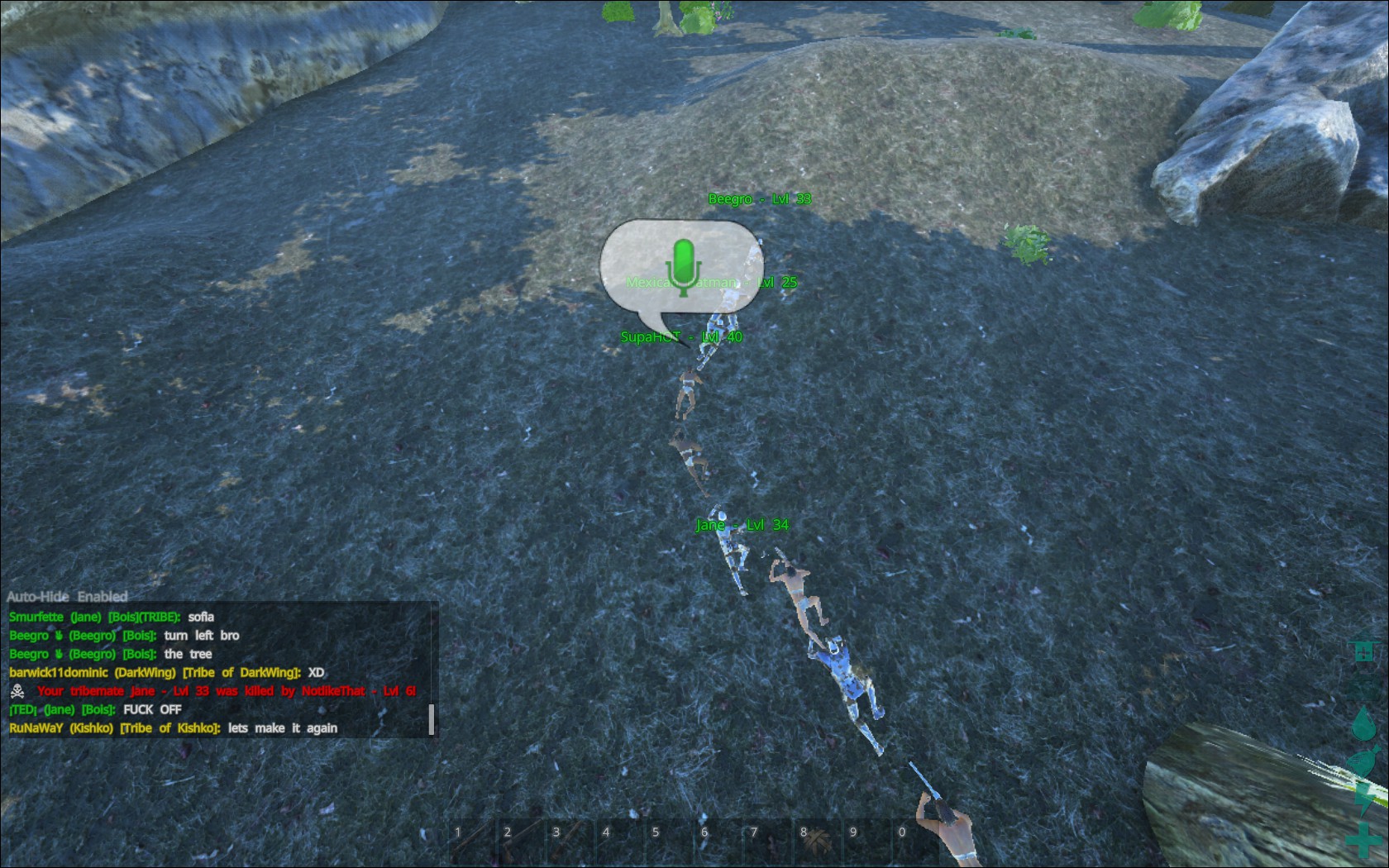The width and height of the screenshot is (1389, 868).
Task: Click the SupaHOT - Lvl 40 name label
Action: 681,336
